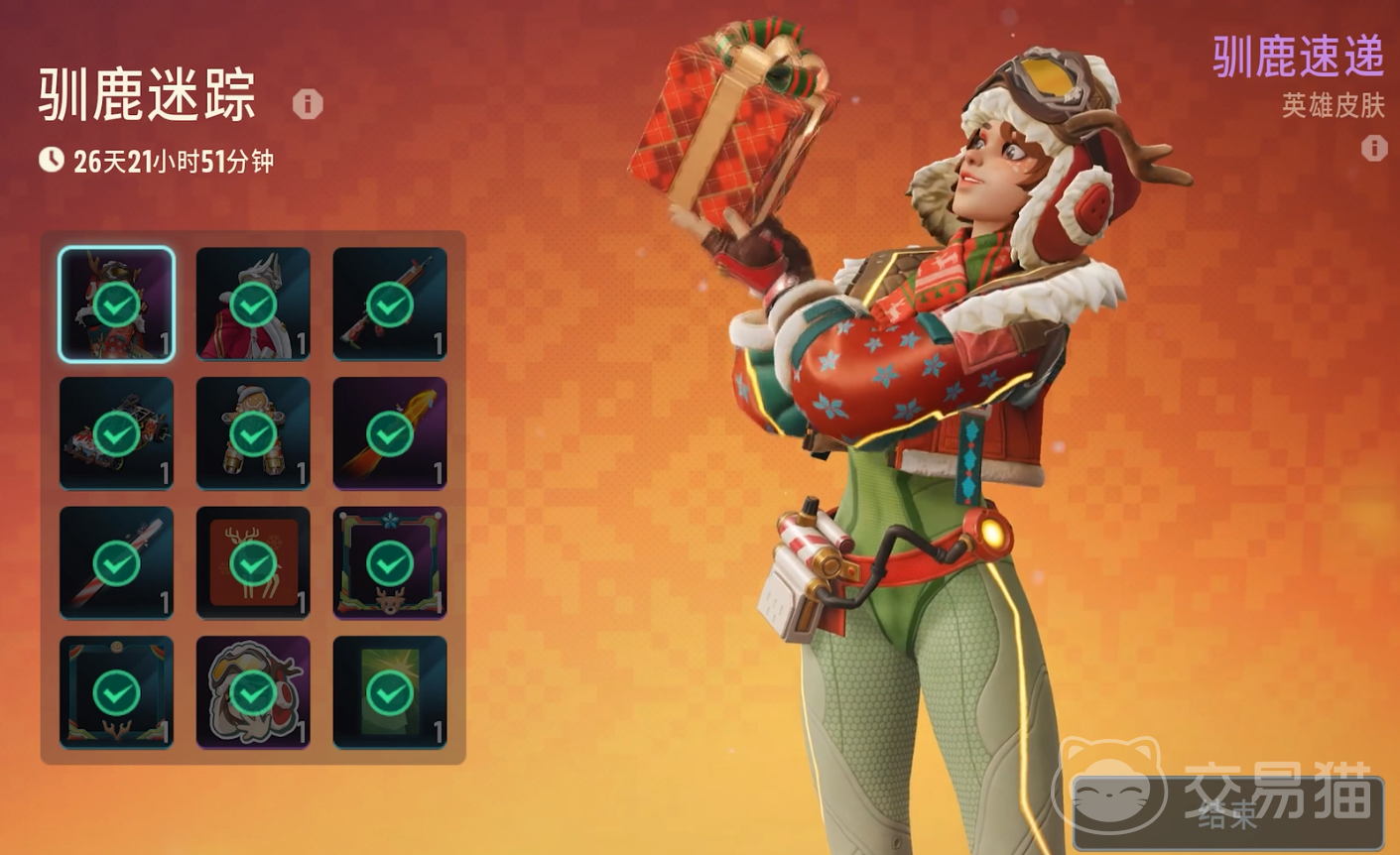Select the goggles character sticker tile
The height and width of the screenshot is (855, 1400).
pyautogui.click(x=253, y=691)
